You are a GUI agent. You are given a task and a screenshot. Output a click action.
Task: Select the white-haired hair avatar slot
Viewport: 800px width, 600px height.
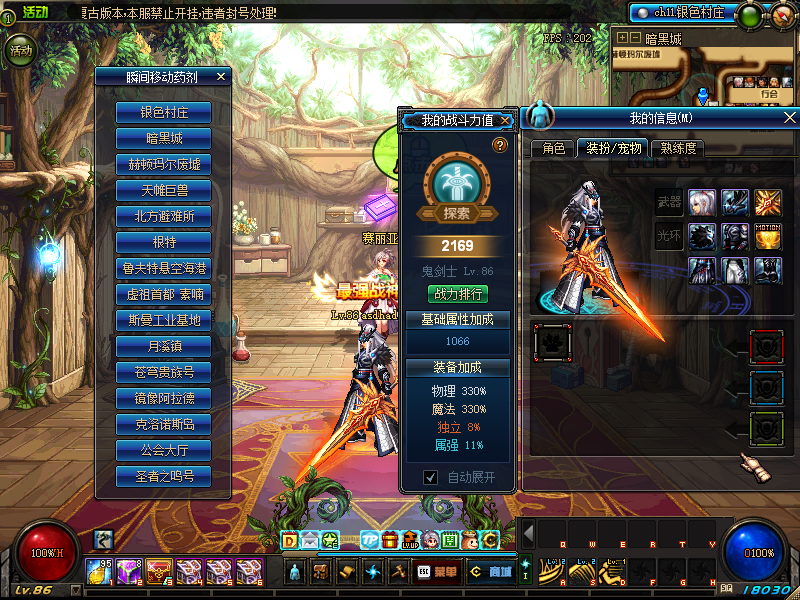701,203
